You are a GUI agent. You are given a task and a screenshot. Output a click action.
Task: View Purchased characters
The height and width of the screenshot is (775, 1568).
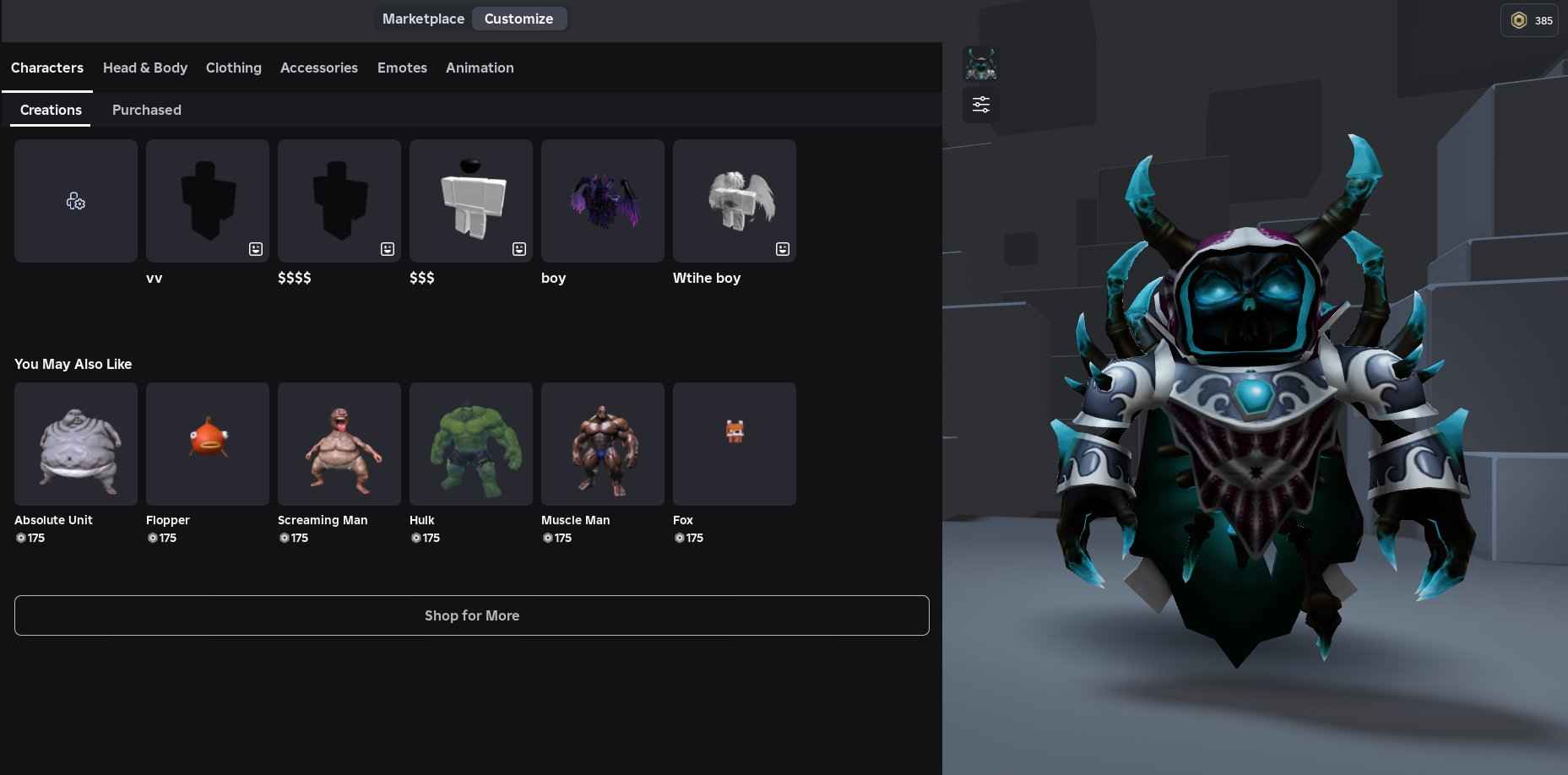pos(146,110)
